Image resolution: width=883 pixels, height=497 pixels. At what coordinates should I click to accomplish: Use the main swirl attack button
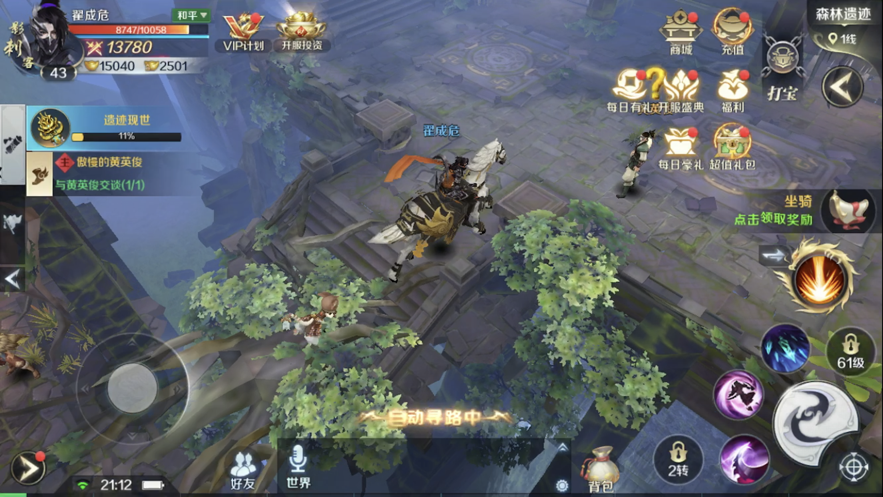point(813,419)
